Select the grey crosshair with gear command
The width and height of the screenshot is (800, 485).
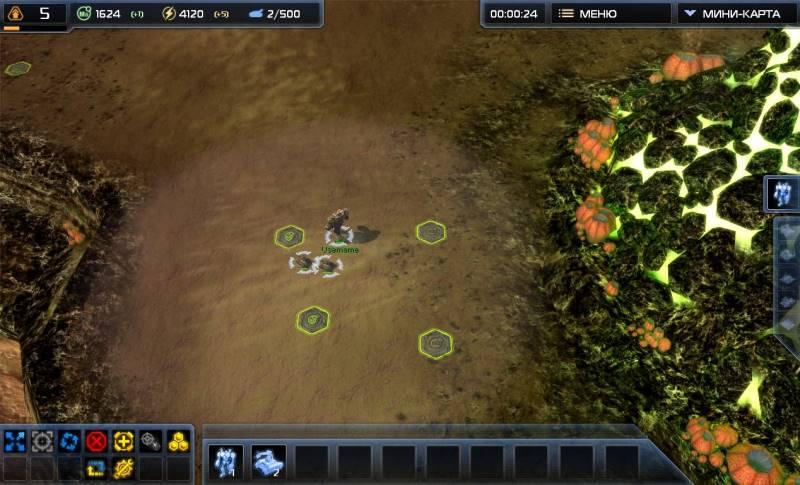[150, 441]
